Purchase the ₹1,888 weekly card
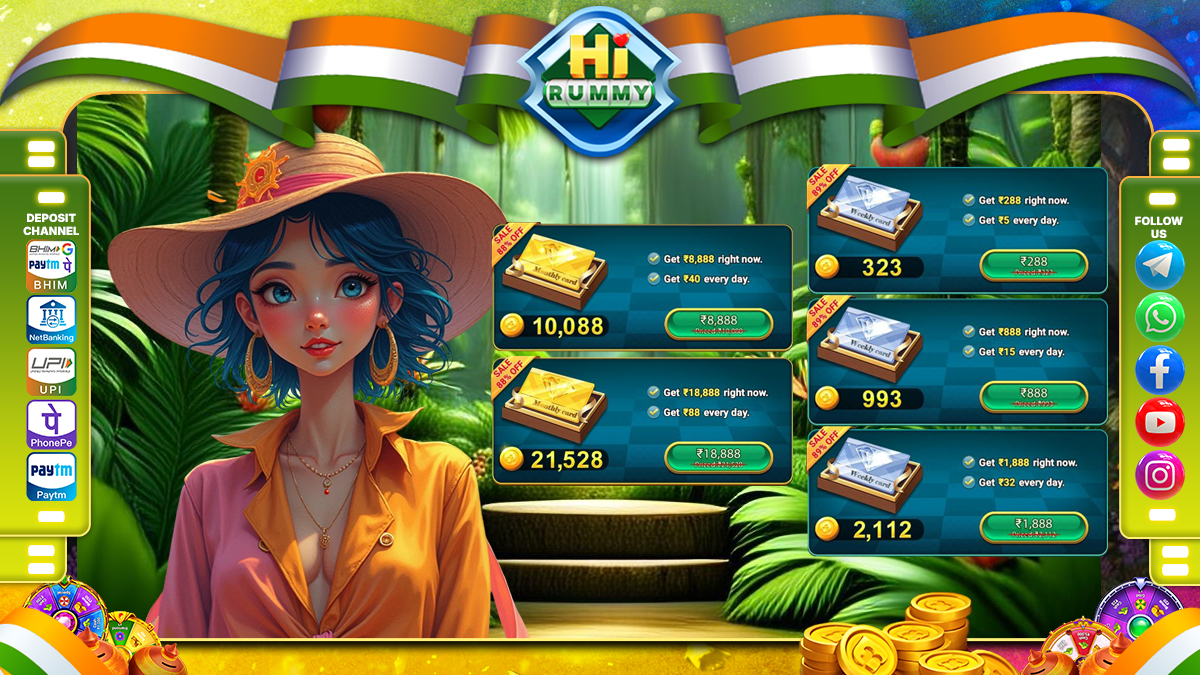Viewport: 1200px width, 675px height. (x=1033, y=527)
